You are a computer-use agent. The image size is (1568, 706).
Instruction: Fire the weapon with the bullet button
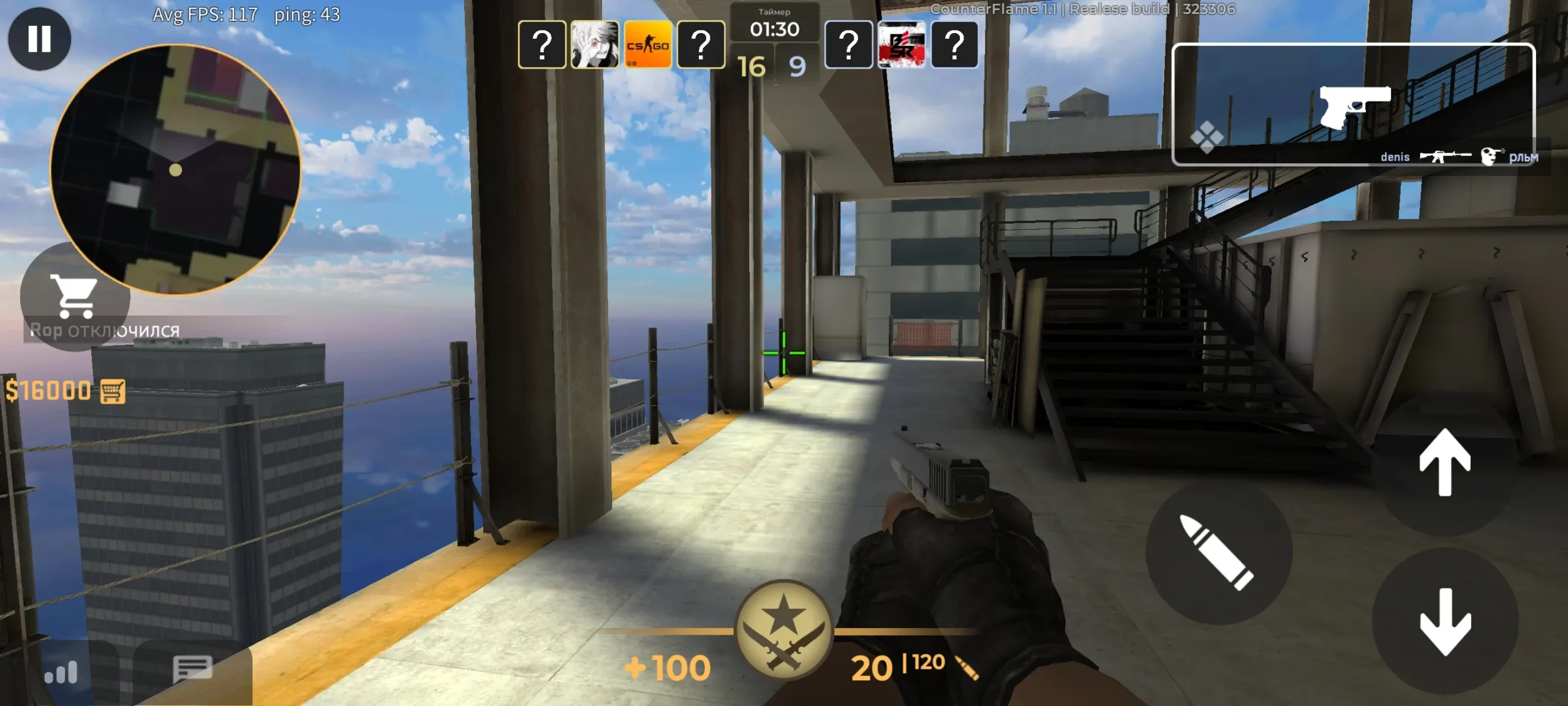[x=1218, y=552]
